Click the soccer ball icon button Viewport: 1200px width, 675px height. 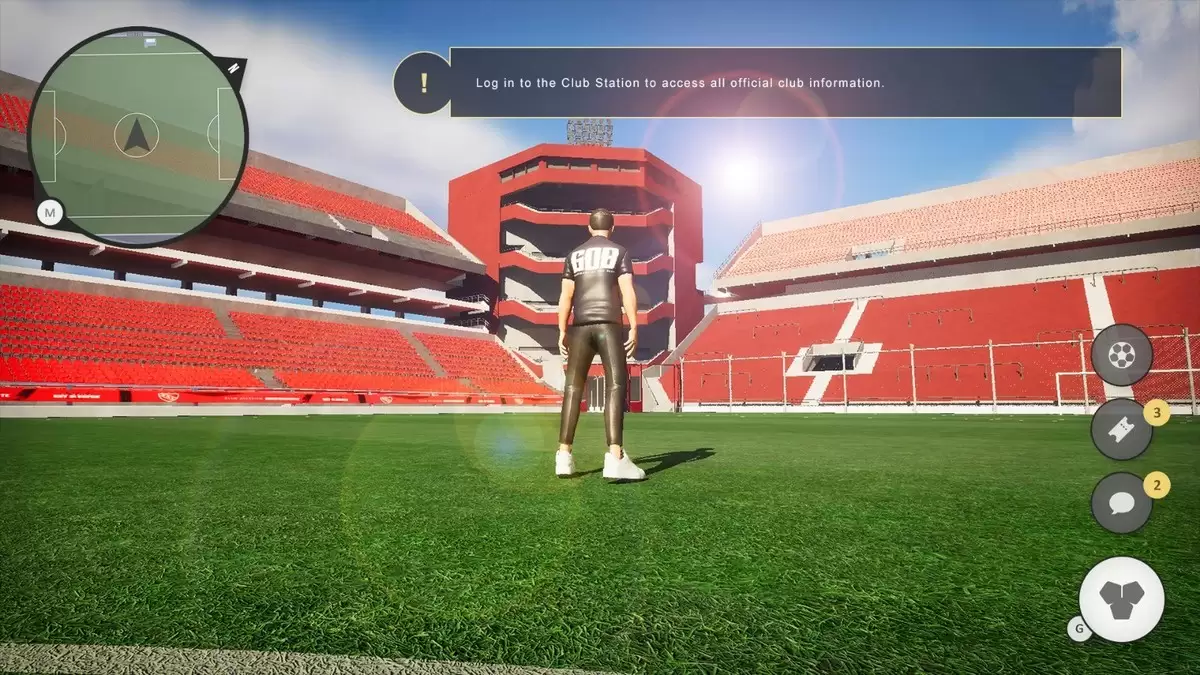click(1122, 355)
